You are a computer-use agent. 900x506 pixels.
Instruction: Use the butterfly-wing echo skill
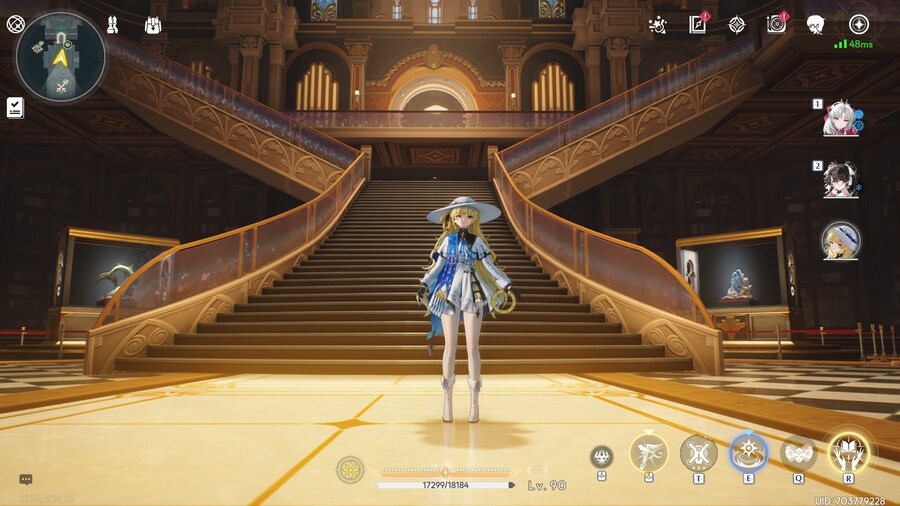point(798,453)
